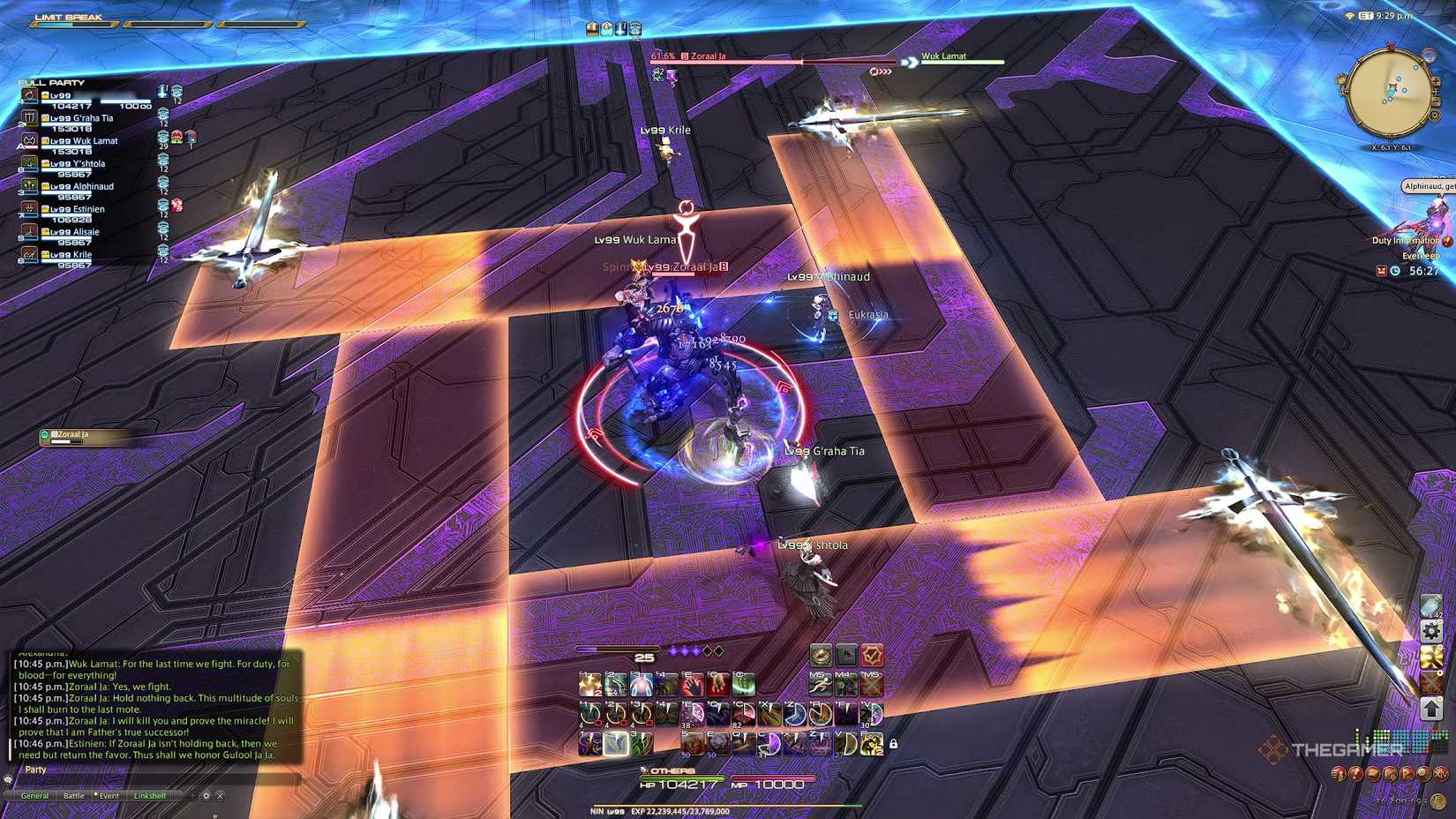Click the Party chat input field
1456x819 pixels.
pos(132,770)
